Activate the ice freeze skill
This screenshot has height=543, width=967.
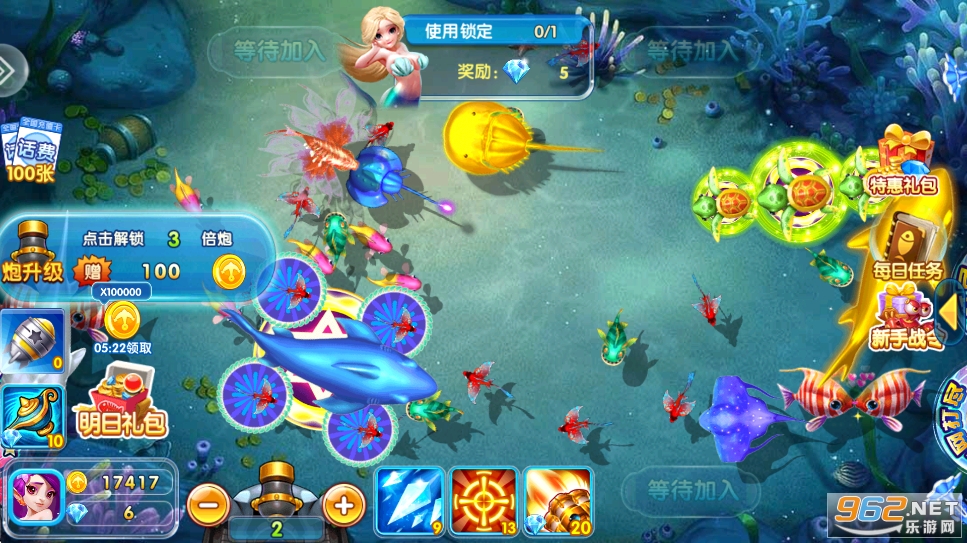coord(408,498)
